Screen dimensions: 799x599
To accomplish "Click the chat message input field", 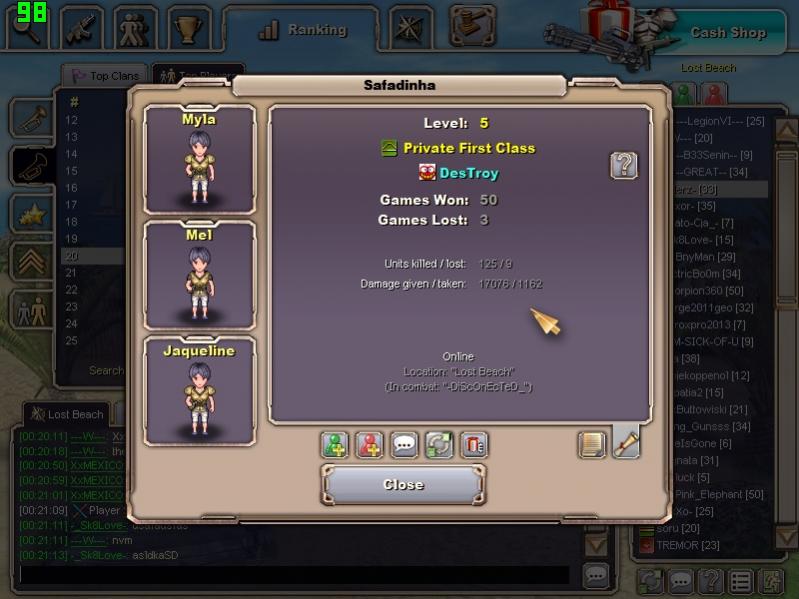I will coord(295,575).
